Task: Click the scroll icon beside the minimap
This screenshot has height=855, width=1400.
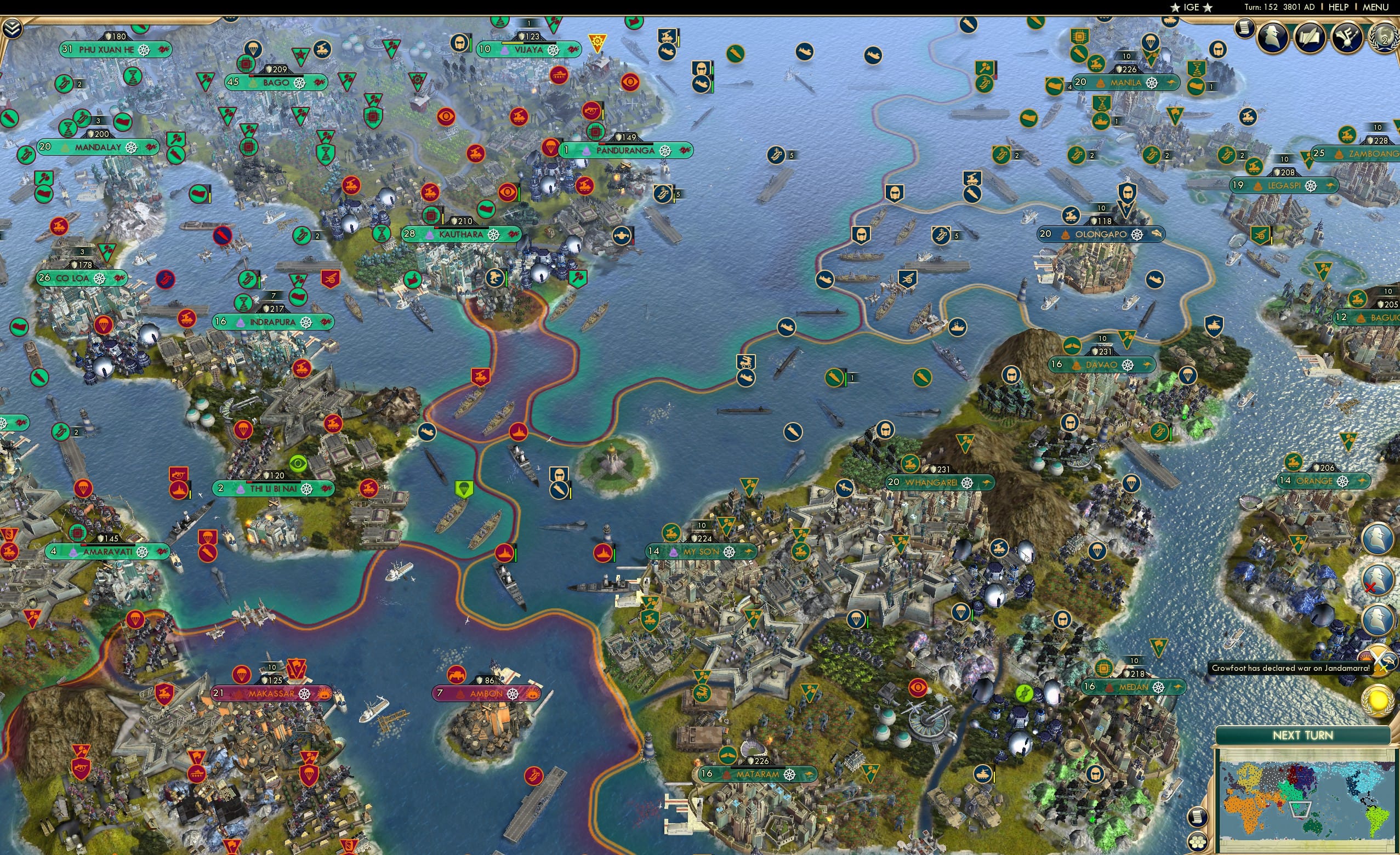Action: (1197, 817)
